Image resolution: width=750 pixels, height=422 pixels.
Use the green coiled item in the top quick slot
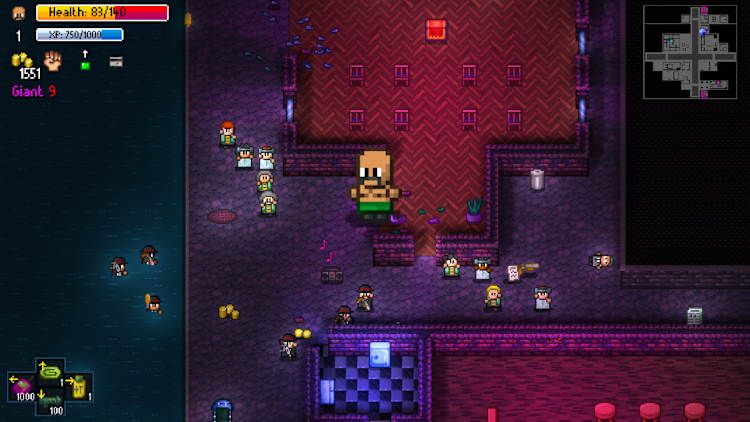coord(51,371)
